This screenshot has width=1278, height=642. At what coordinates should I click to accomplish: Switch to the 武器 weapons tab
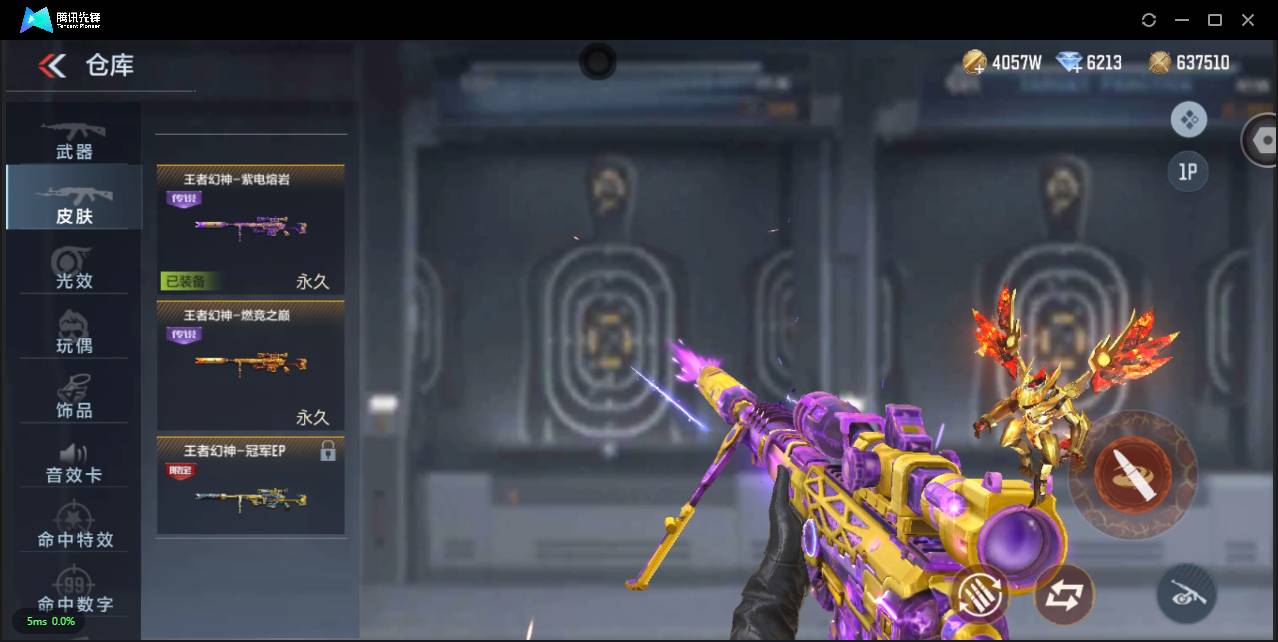pyautogui.click(x=74, y=138)
